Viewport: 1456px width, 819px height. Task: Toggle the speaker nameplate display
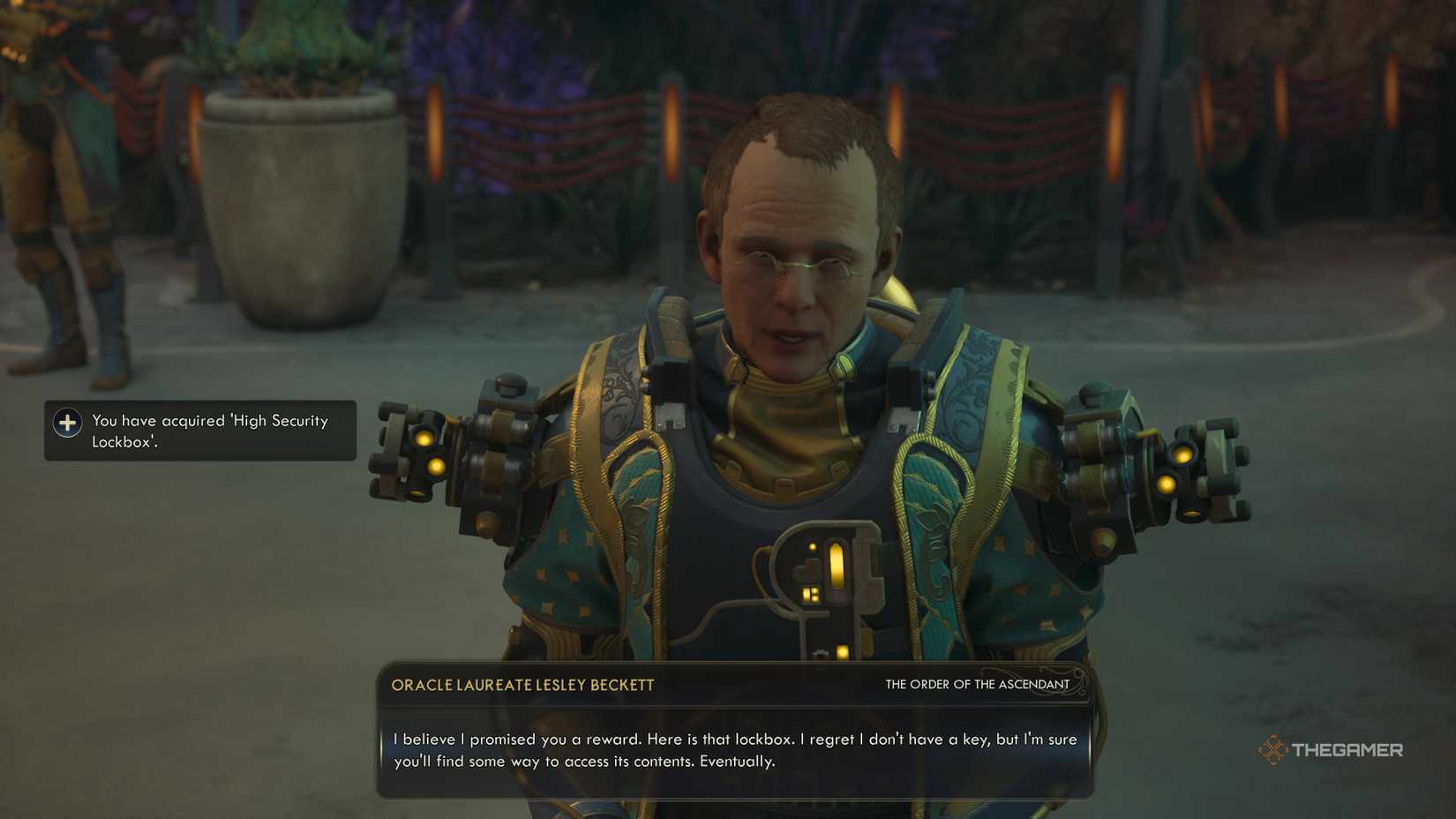[x=732, y=684]
